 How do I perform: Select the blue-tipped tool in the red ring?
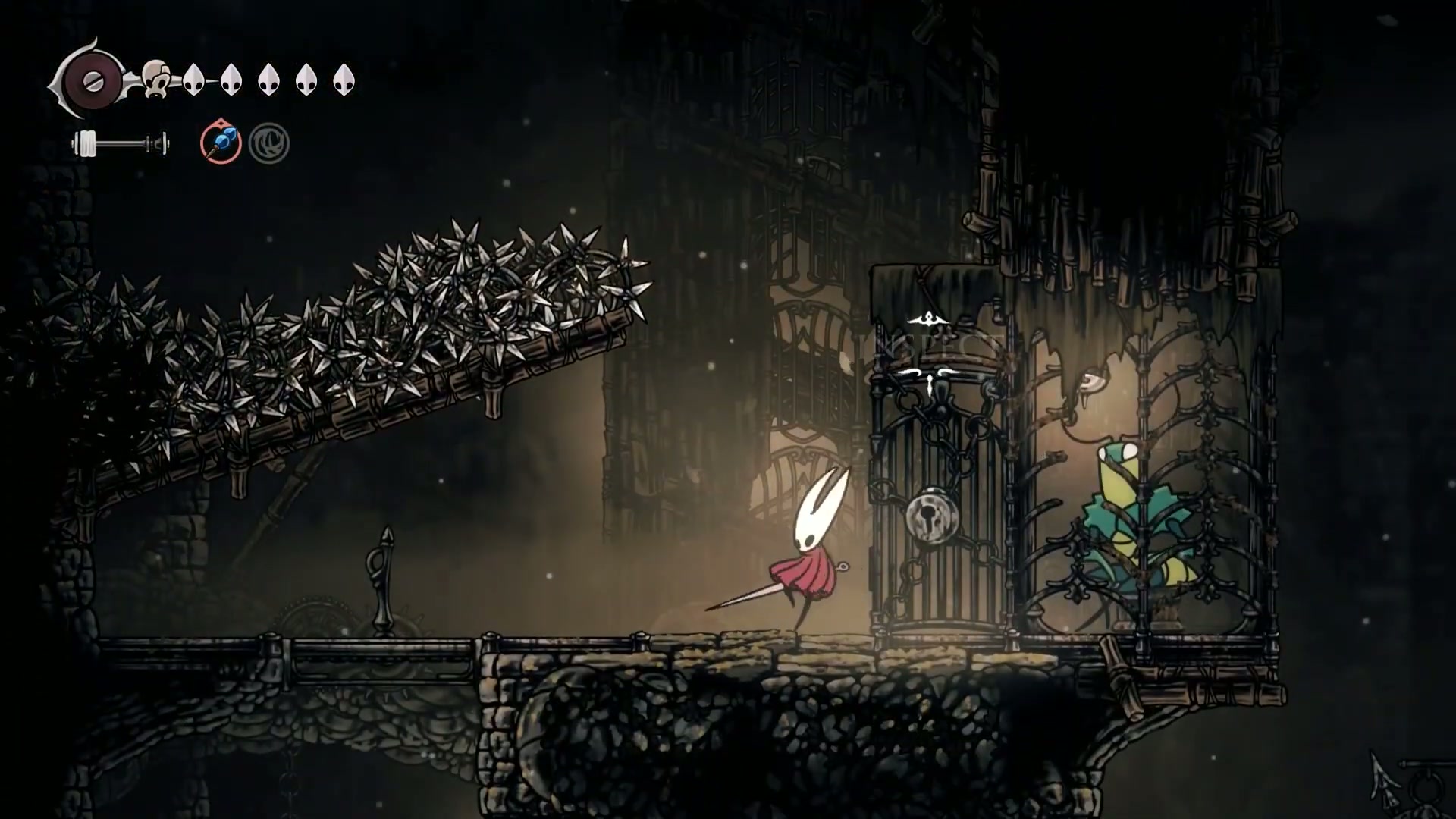(x=221, y=143)
